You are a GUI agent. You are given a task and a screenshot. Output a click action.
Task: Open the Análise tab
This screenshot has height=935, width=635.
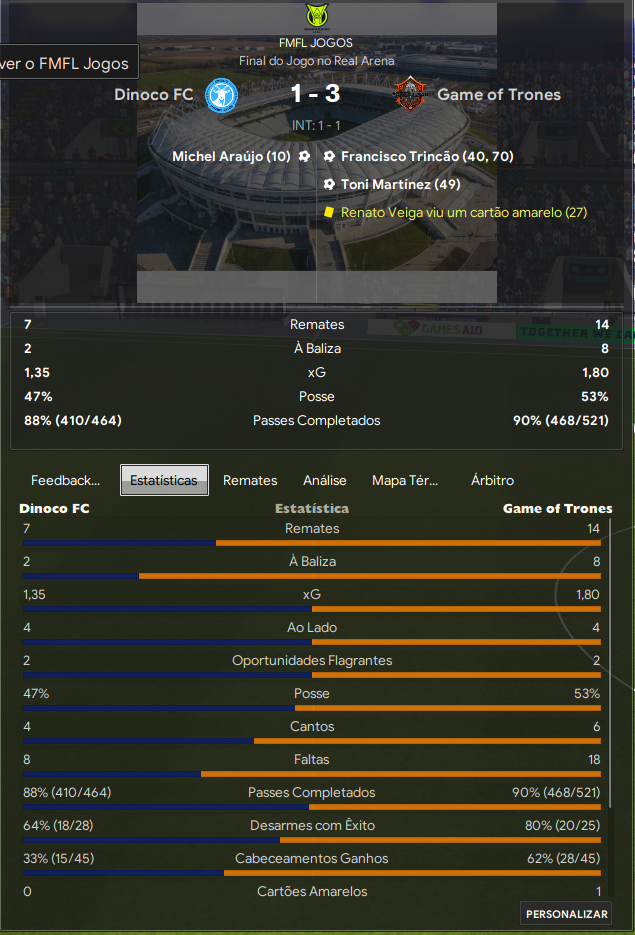point(325,480)
